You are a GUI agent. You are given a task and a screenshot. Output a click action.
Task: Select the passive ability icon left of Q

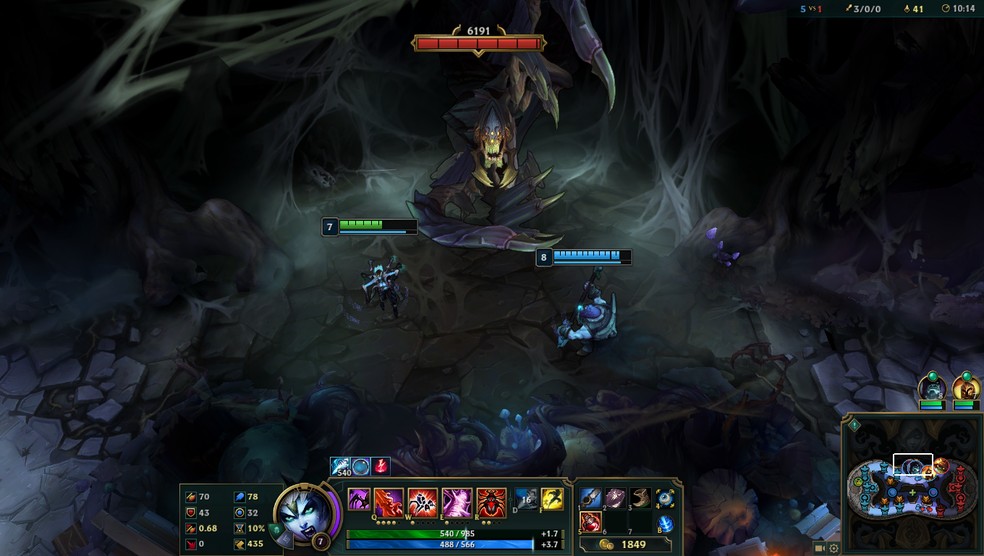(x=359, y=500)
